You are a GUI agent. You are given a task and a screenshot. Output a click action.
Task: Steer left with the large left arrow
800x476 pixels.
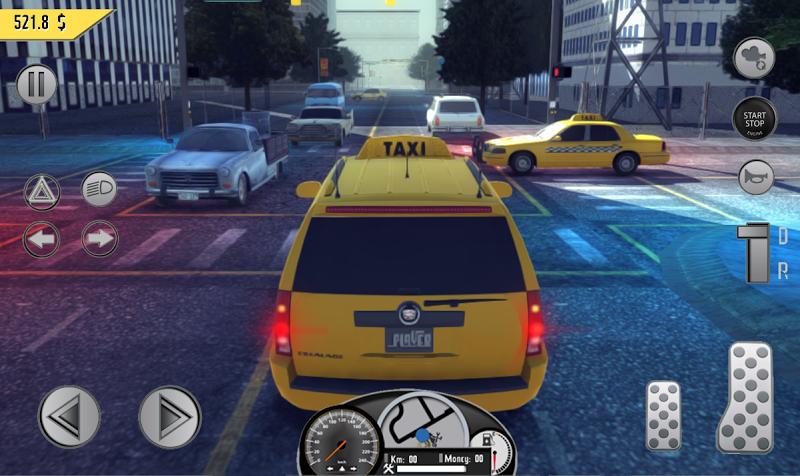tap(69, 416)
